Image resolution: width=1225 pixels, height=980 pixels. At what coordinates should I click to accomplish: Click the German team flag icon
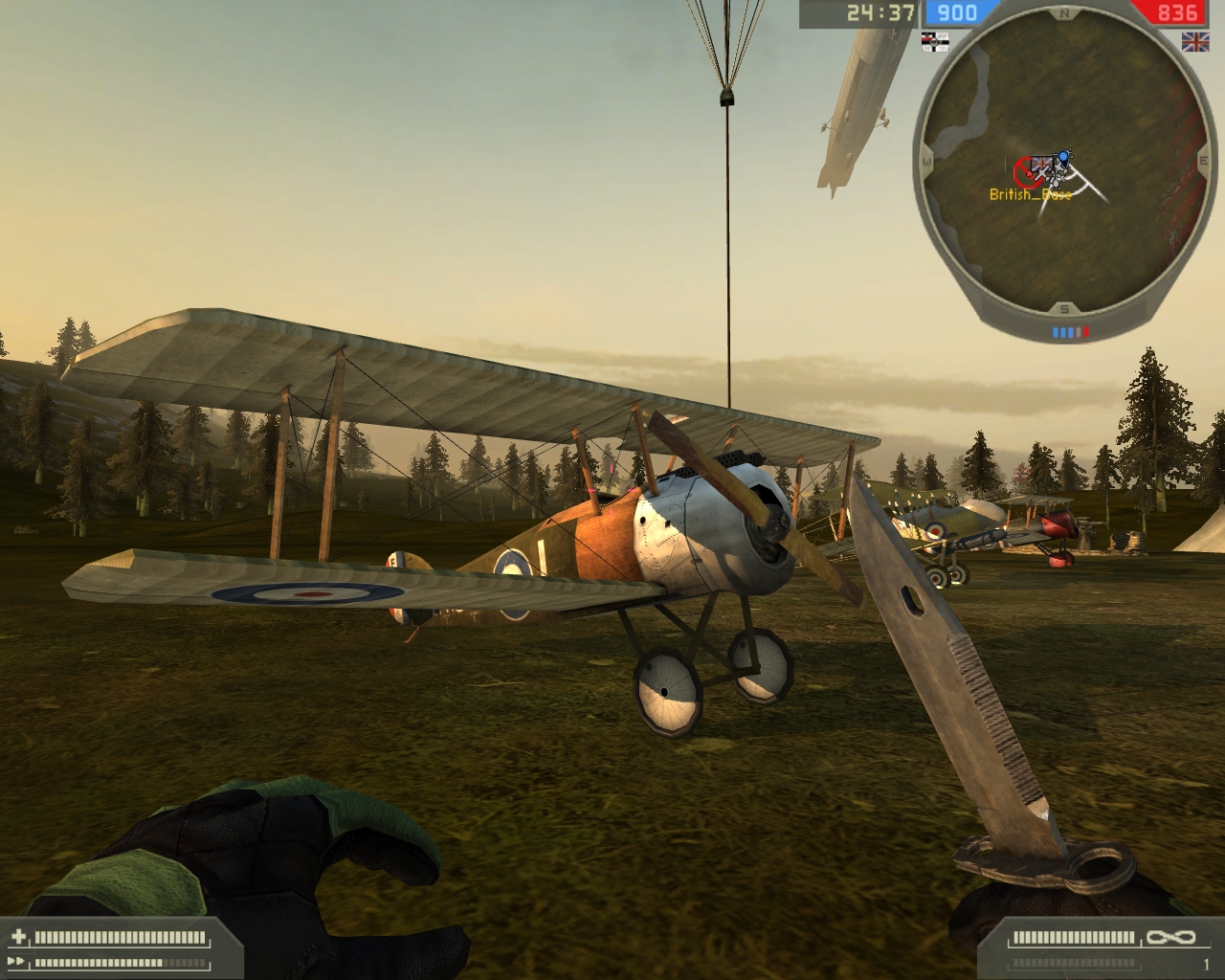933,39
